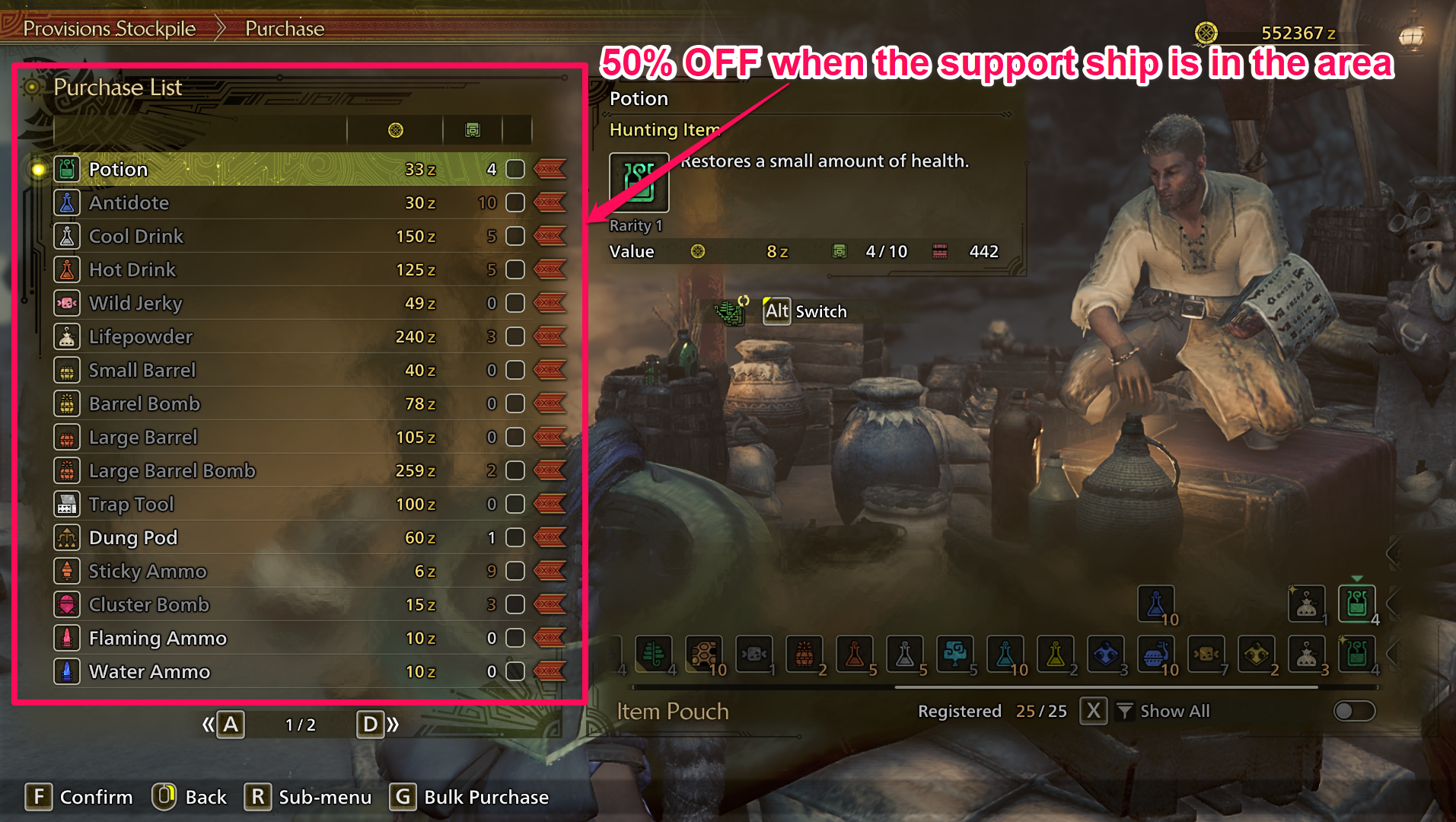Open the filter funnel beside Show All

coord(1124,711)
